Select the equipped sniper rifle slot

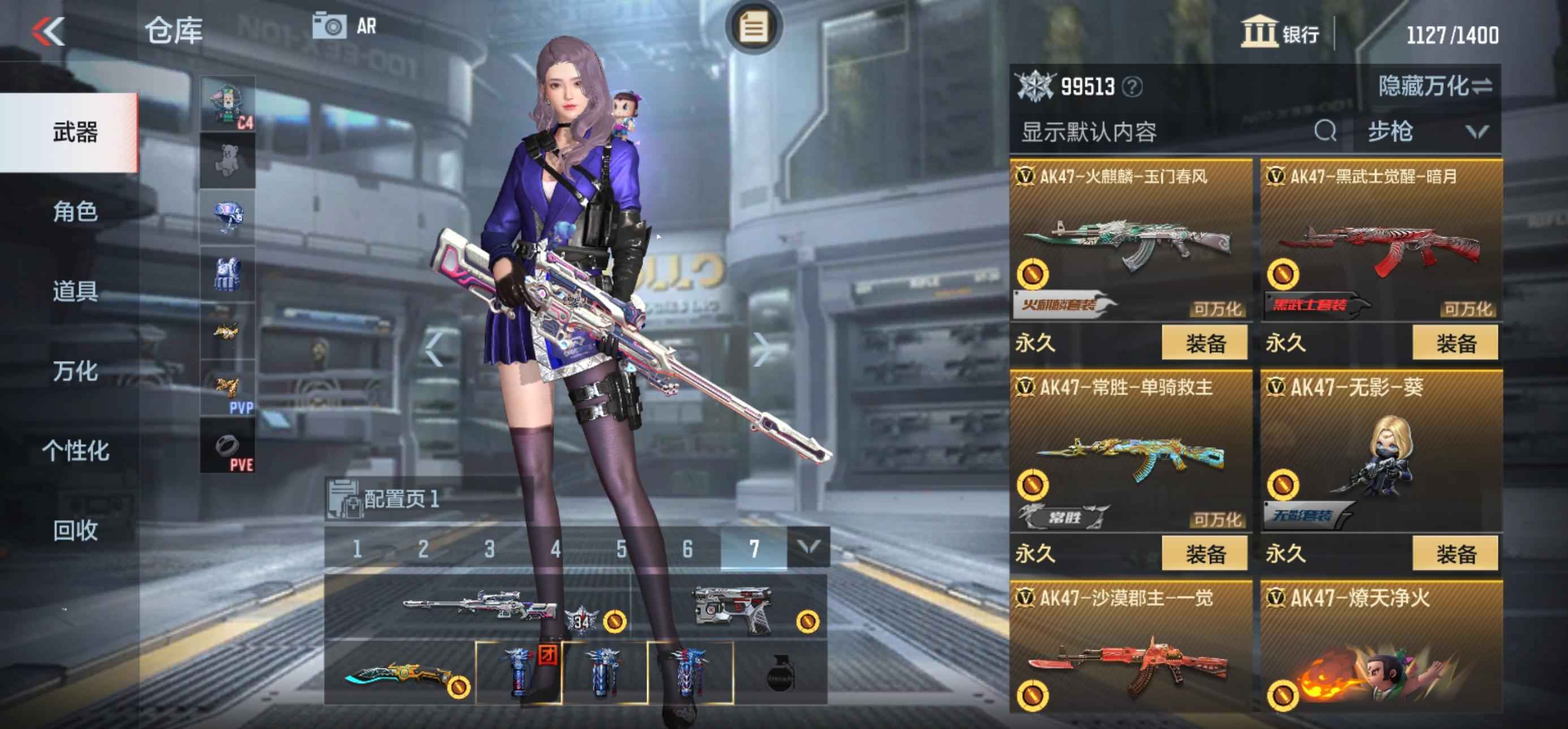pyautogui.click(x=478, y=607)
